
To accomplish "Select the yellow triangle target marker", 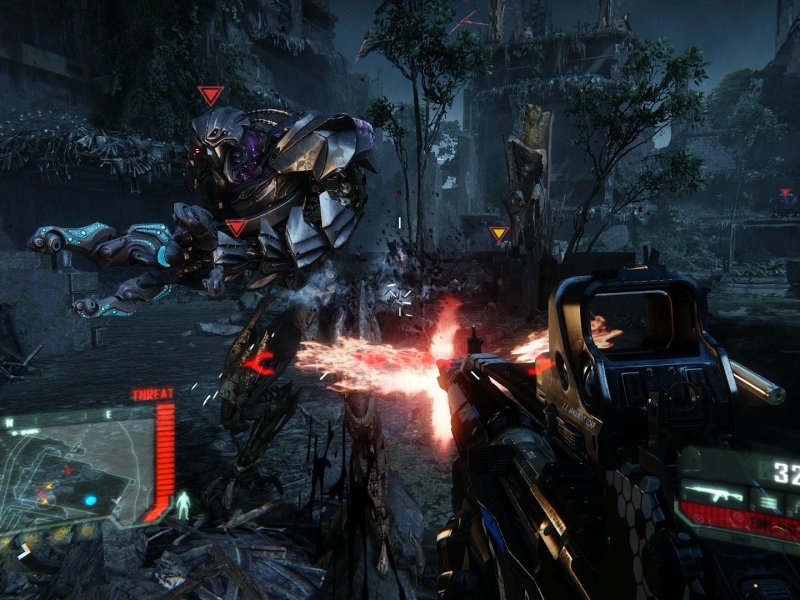I will pyautogui.click(x=498, y=234).
